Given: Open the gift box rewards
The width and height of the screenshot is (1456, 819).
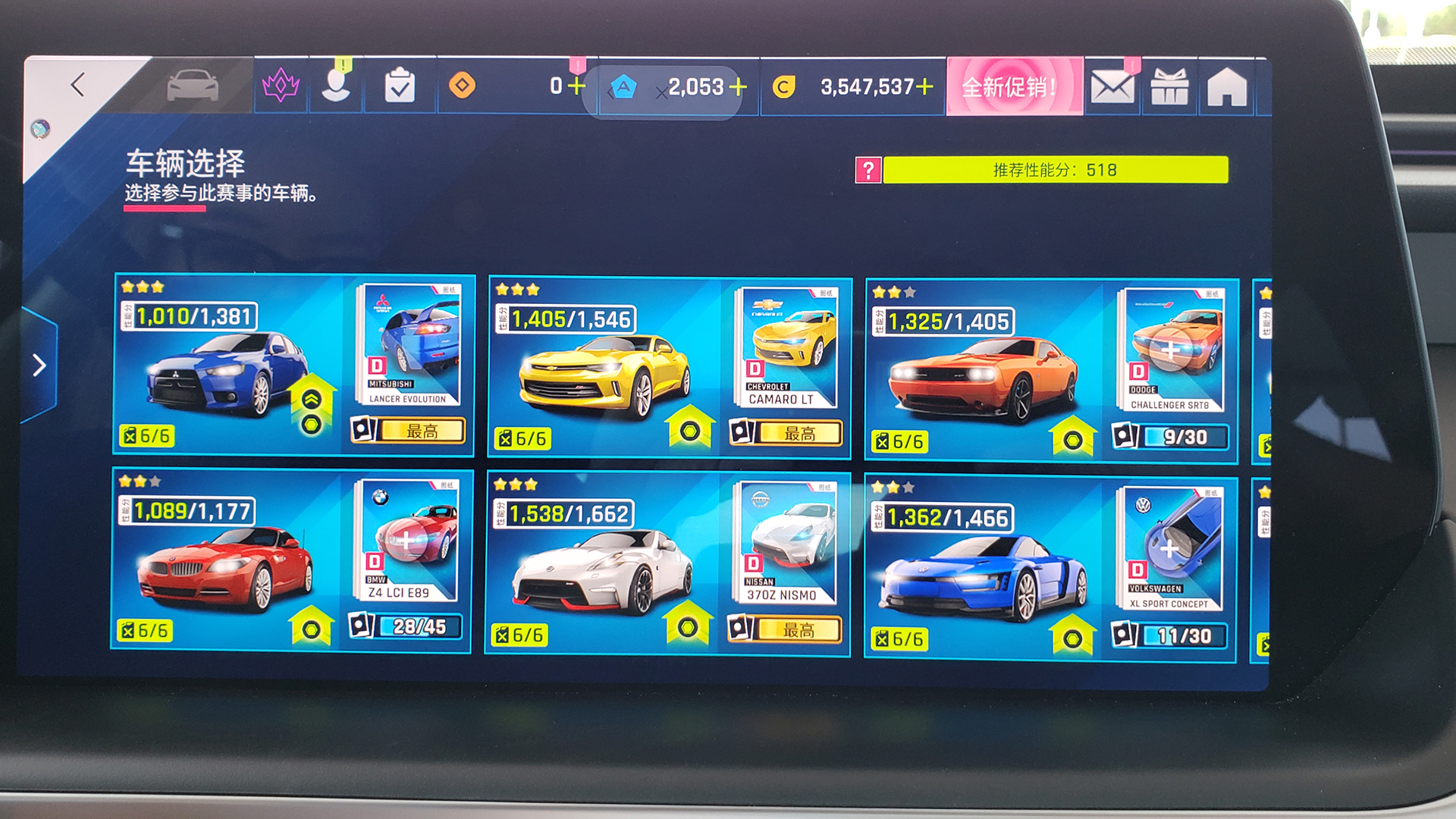Looking at the screenshot, I should [1169, 88].
